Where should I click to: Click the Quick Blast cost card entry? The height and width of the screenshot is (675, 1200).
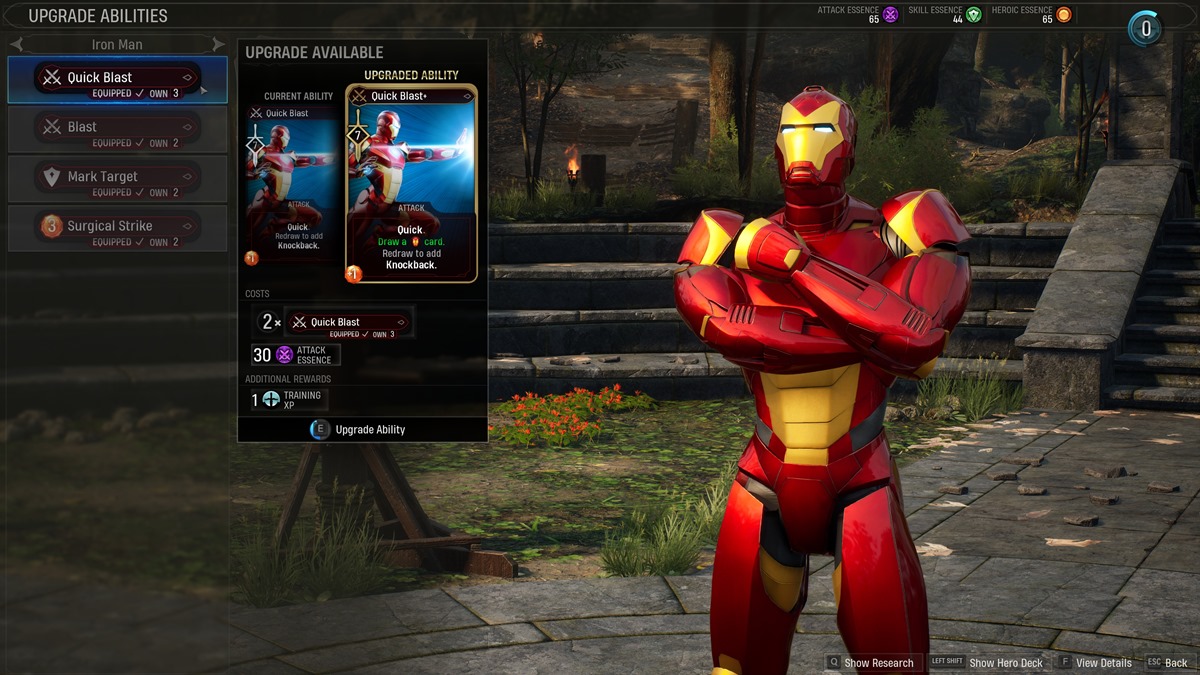348,323
